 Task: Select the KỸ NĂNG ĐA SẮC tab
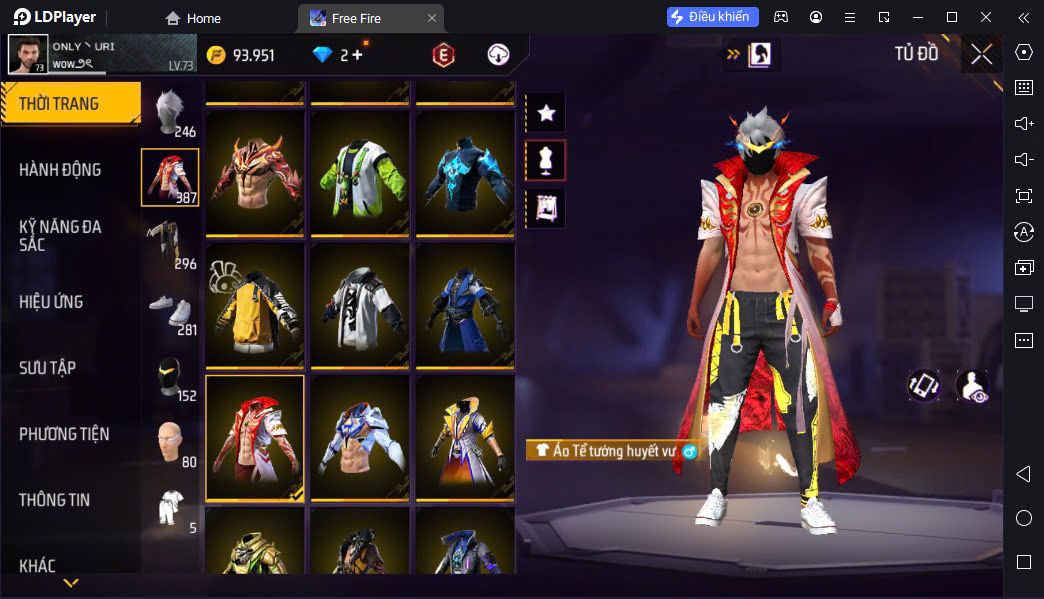coord(60,235)
